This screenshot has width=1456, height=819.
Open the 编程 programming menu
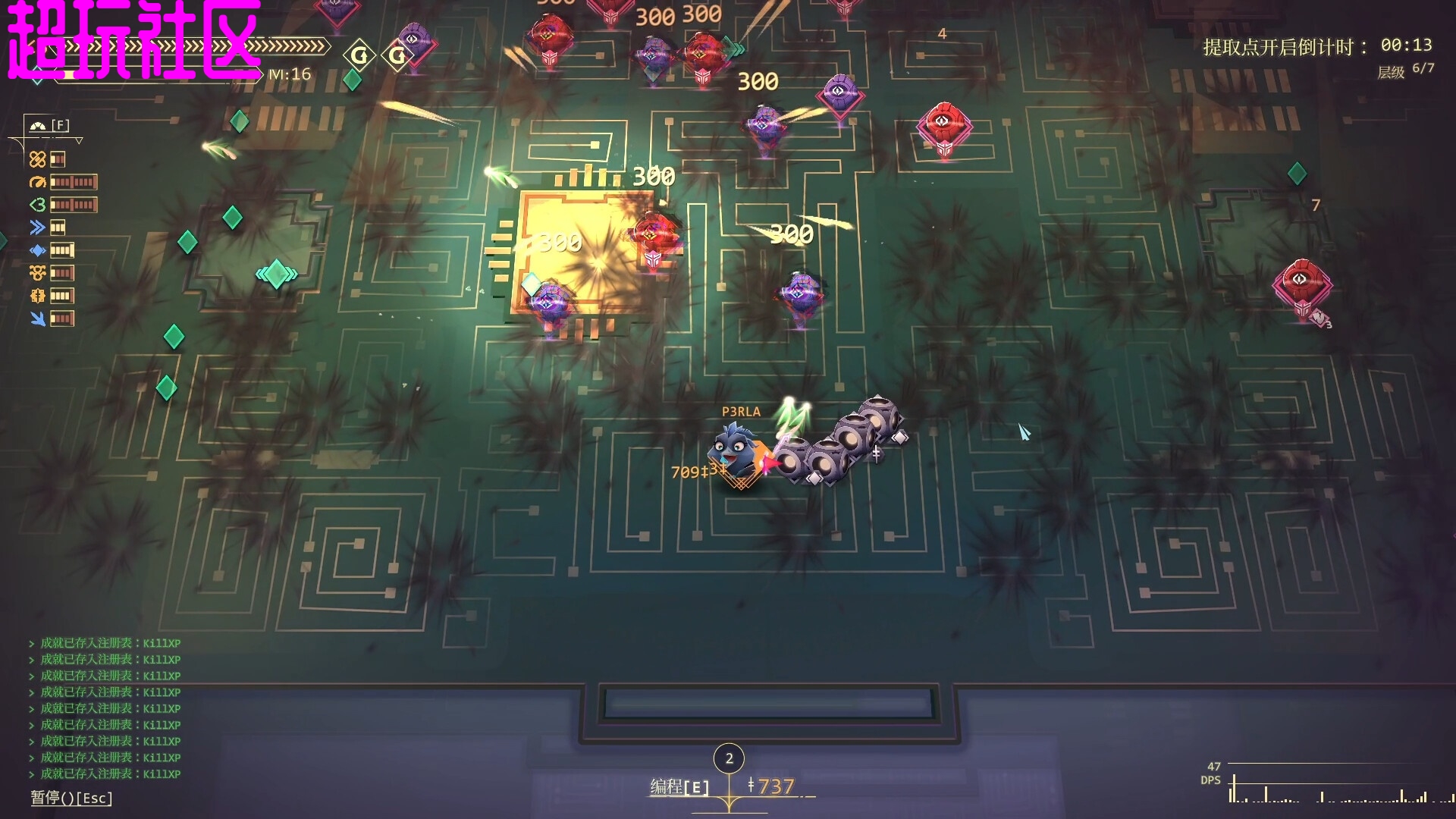point(679,787)
